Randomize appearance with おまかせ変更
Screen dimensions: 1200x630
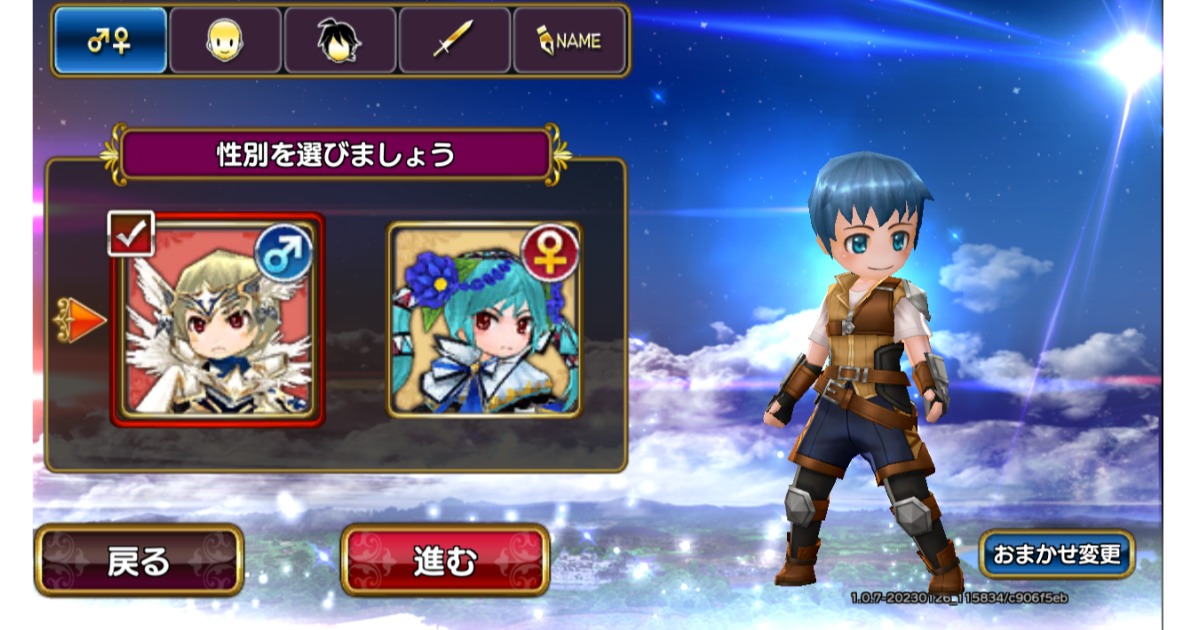click(x=1057, y=554)
